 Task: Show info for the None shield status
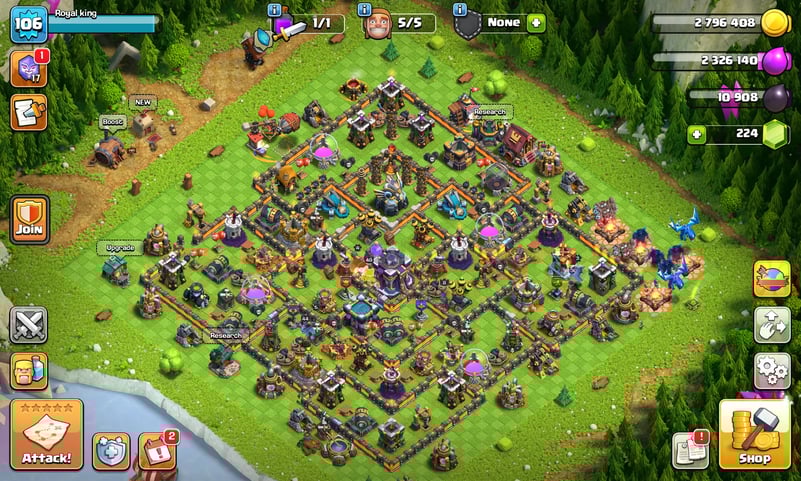click(x=459, y=9)
